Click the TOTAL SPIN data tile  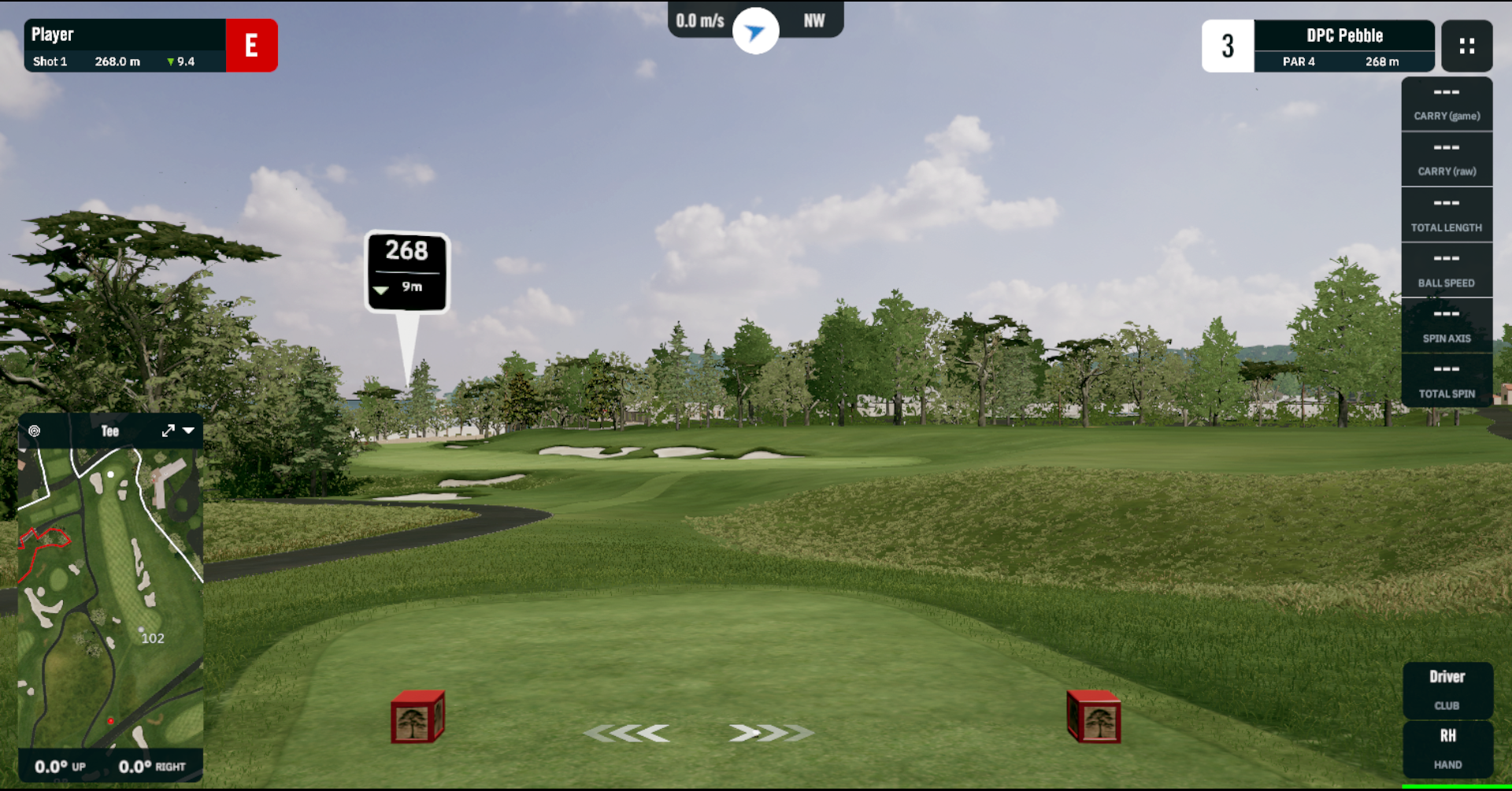tap(1447, 382)
